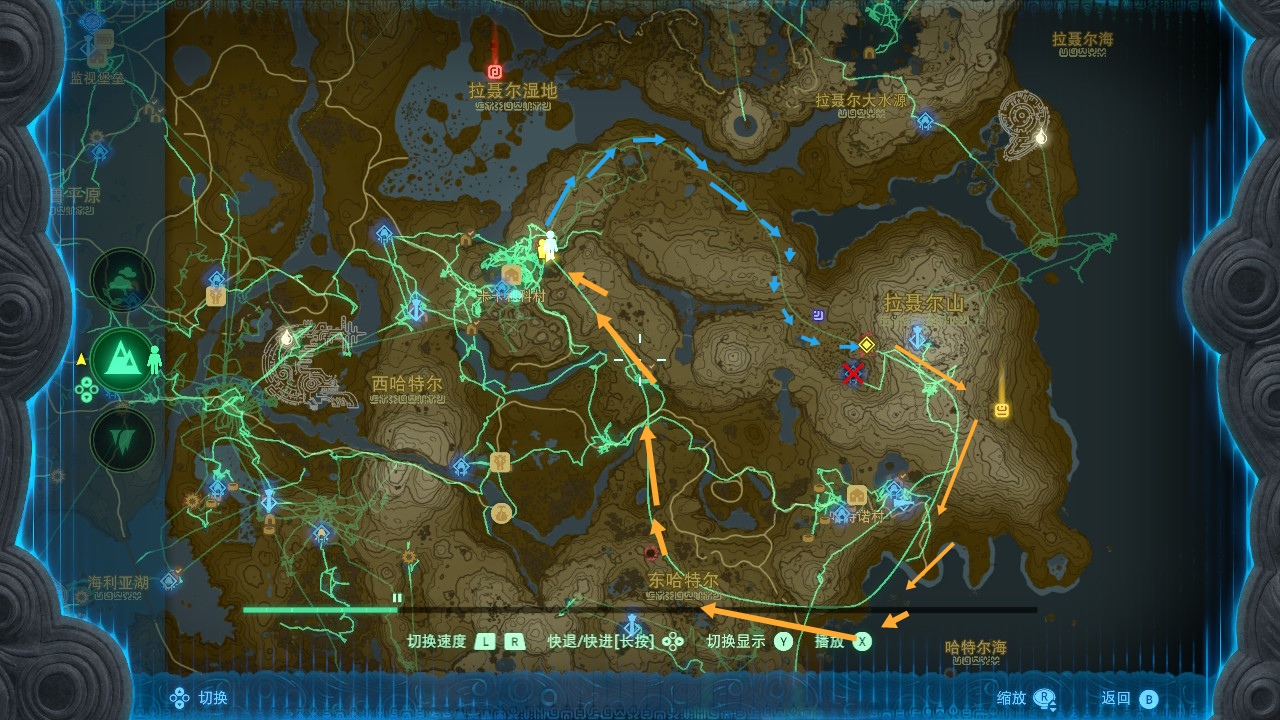Switch to the depths layer map
Screen dimensions: 1280x720
pyautogui.click(x=122, y=440)
